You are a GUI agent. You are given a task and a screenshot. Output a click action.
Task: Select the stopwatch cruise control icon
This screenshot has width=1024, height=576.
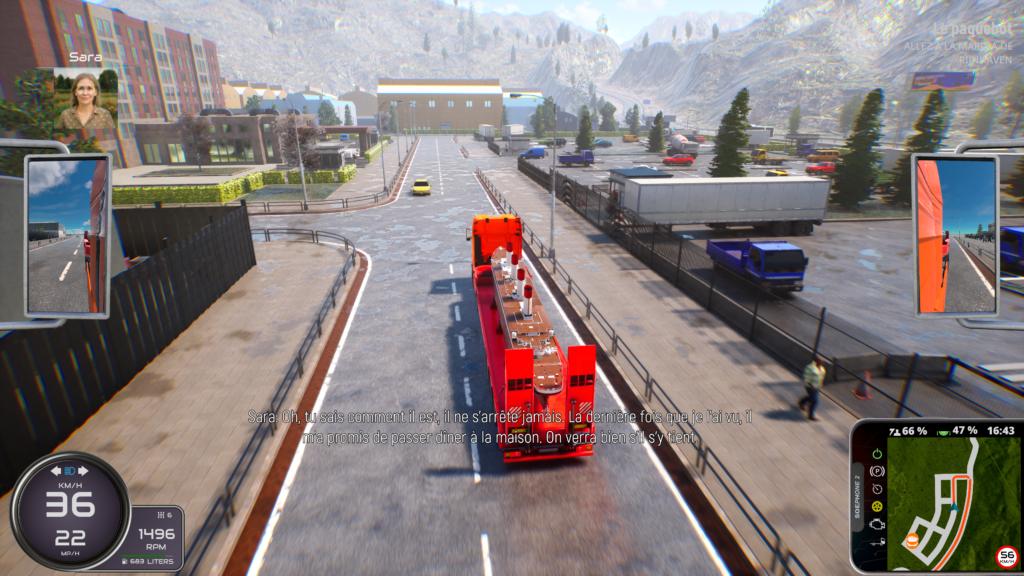(877, 489)
